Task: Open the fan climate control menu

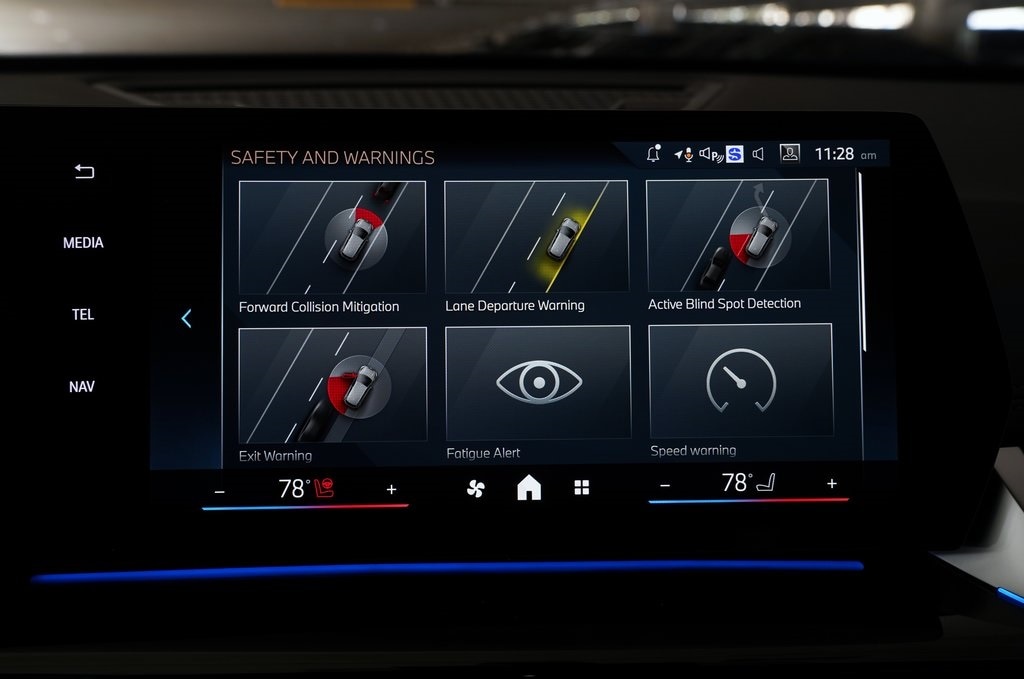Action: click(x=476, y=488)
